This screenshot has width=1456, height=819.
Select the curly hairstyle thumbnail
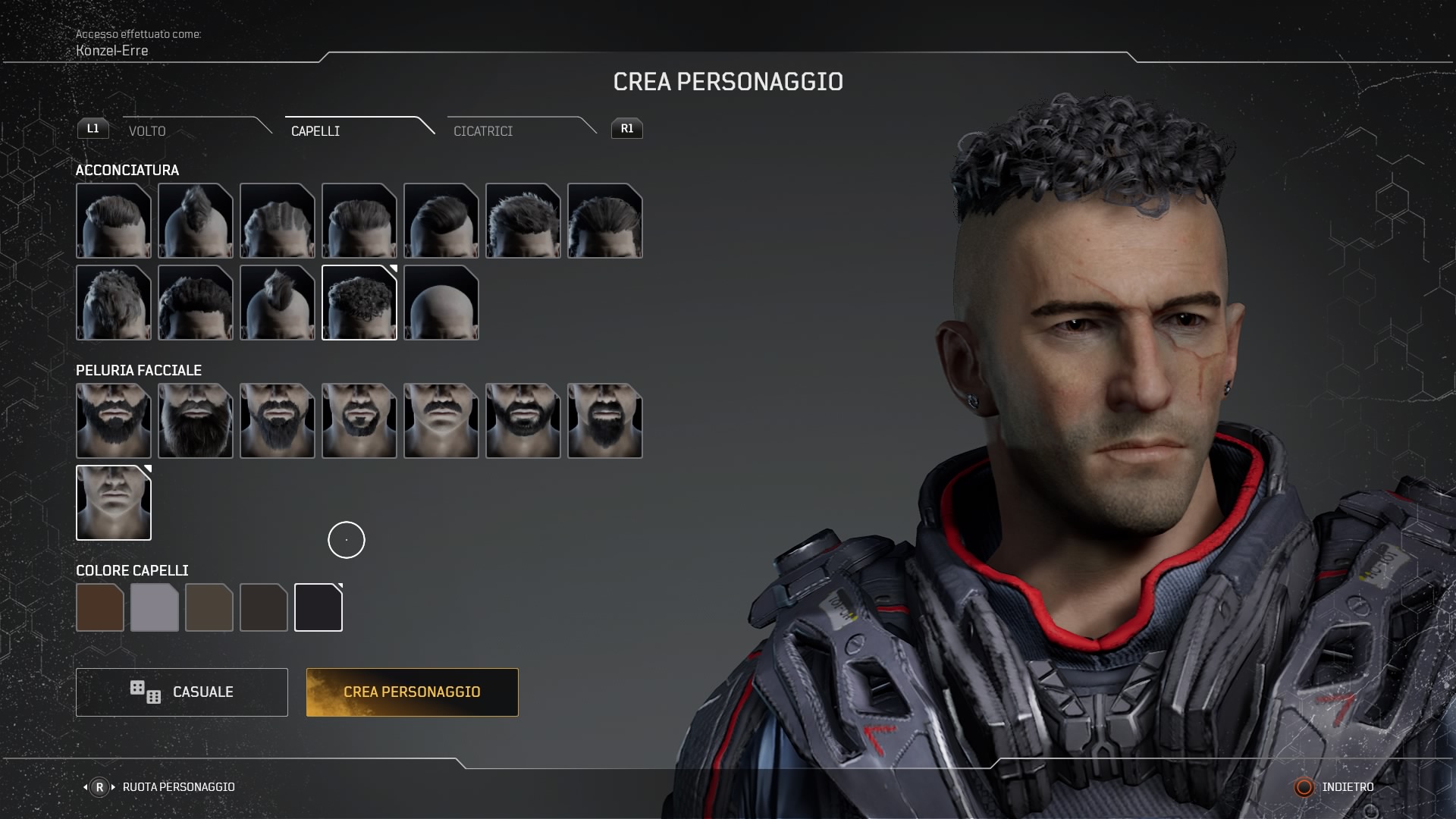[359, 303]
